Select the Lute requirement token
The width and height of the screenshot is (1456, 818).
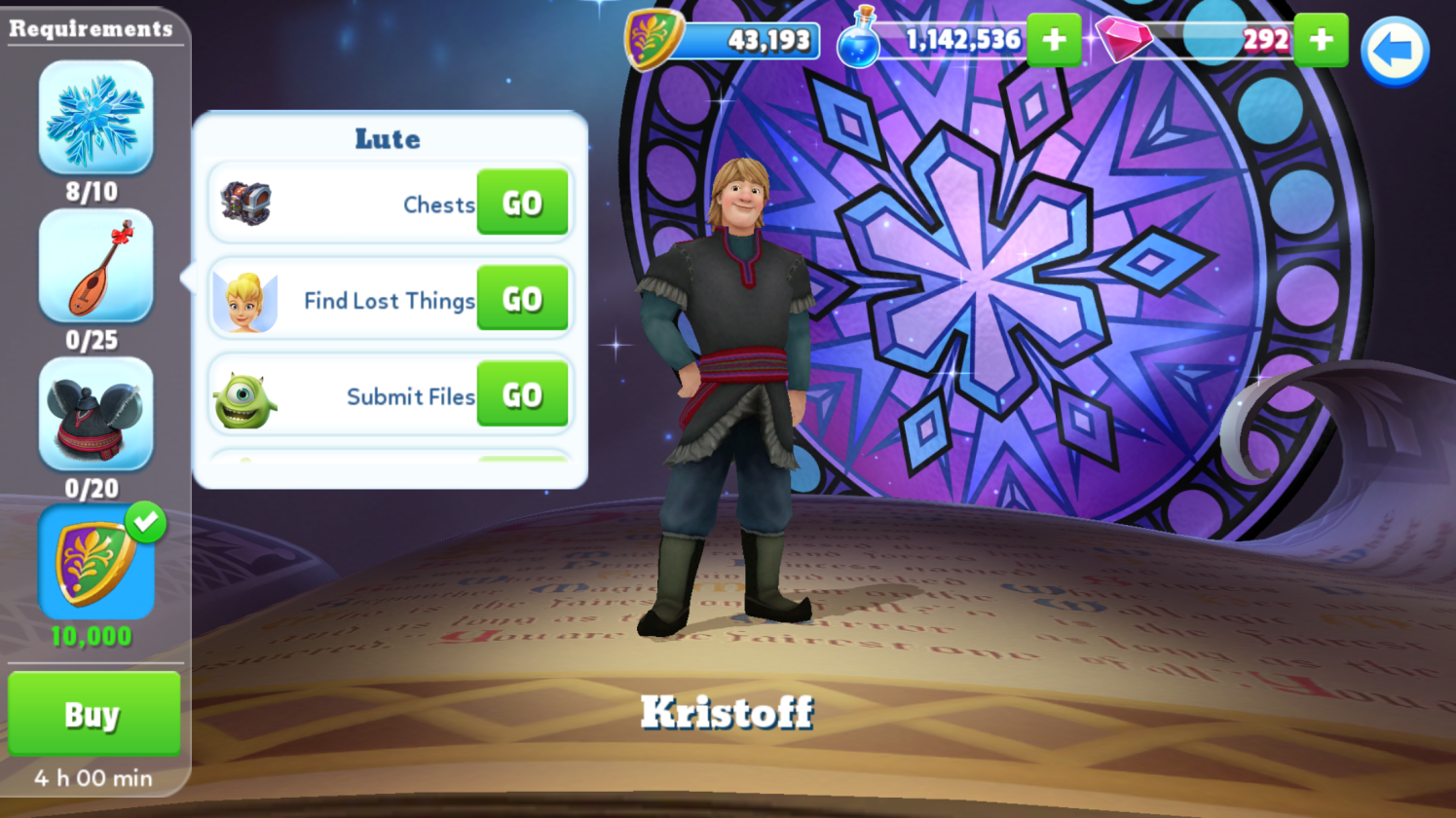tap(95, 266)
